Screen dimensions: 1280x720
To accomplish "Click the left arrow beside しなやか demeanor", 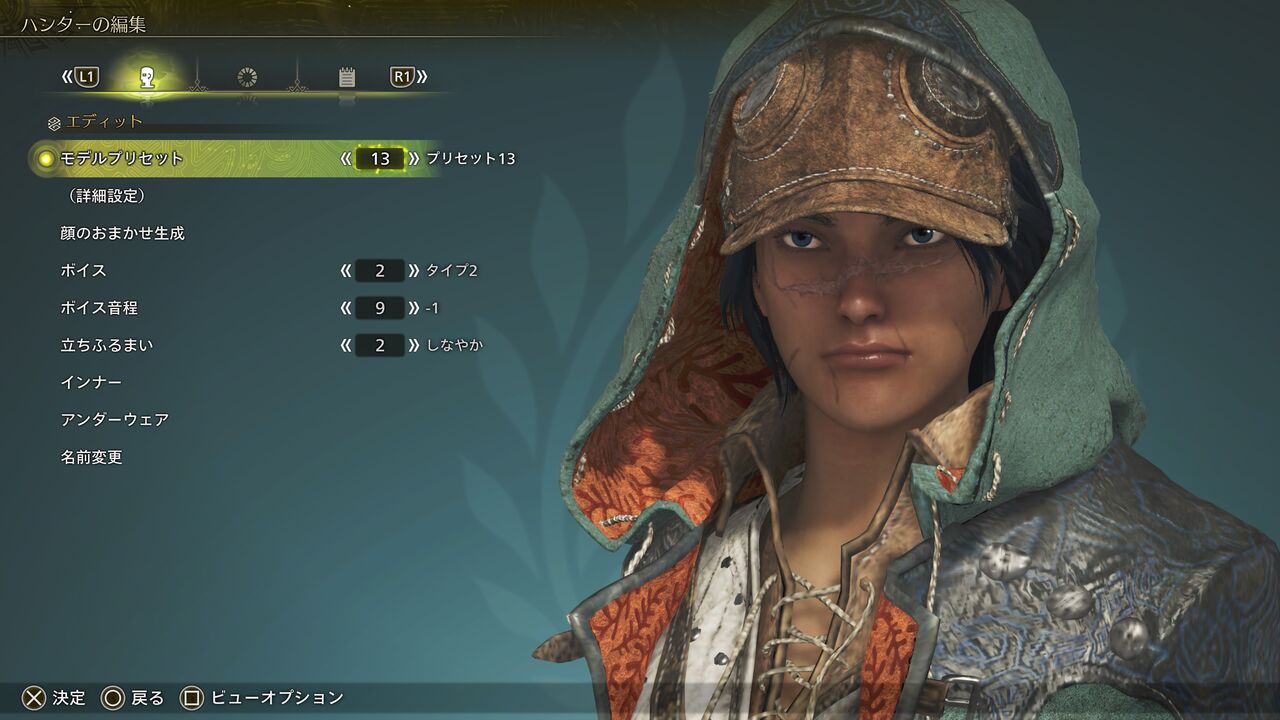I will 346,345.
